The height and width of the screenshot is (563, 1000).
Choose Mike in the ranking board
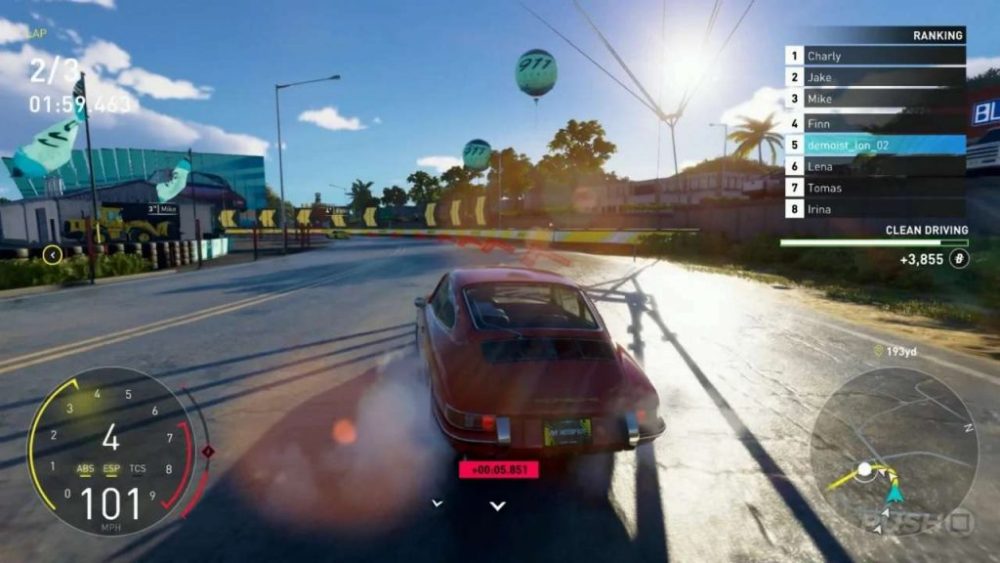point(875,100)
